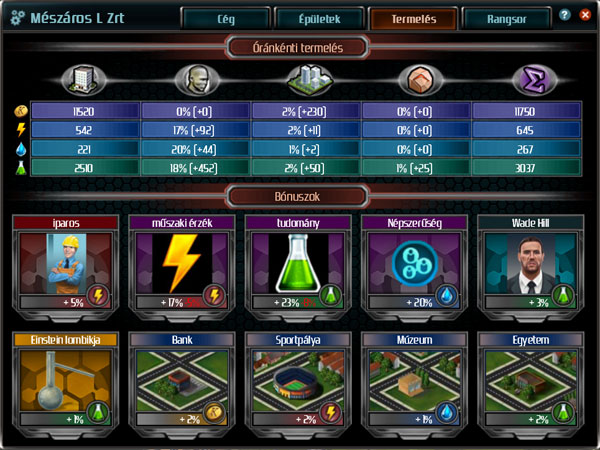Select the Termelés tab

tap(414, 18)
